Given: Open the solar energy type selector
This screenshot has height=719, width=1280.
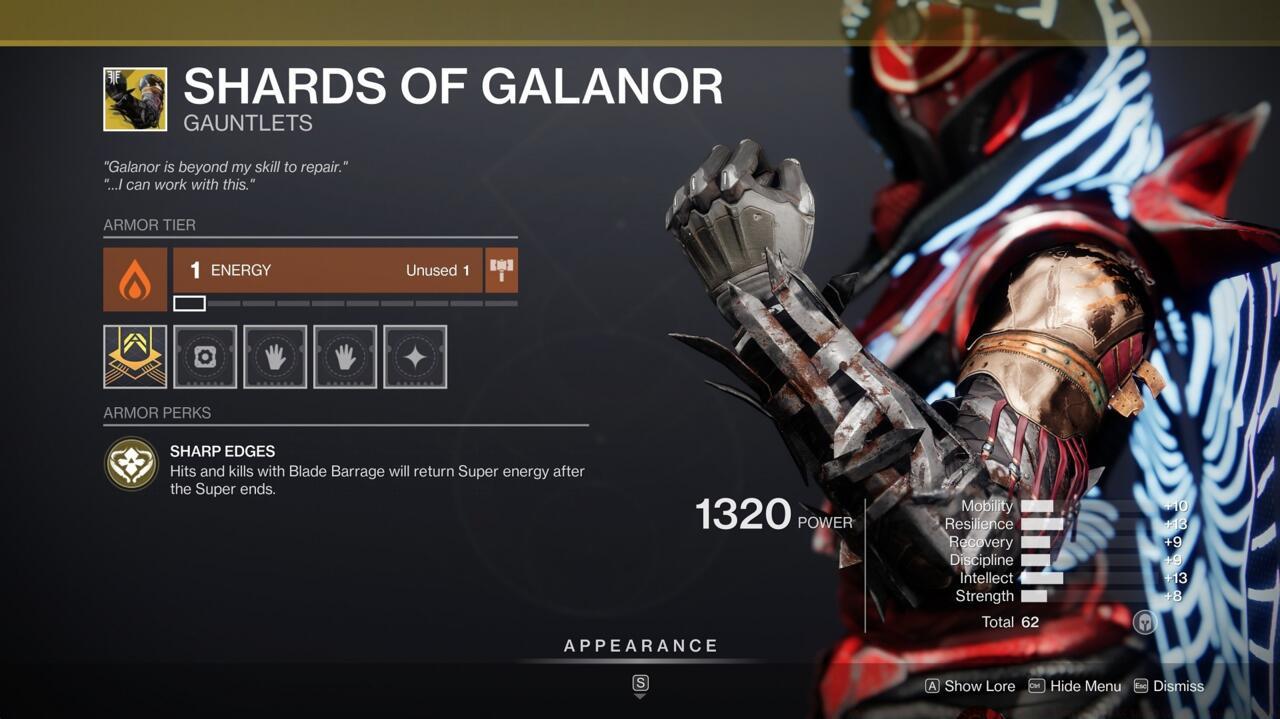Looking at the screenshot, I should pos(135,280).
